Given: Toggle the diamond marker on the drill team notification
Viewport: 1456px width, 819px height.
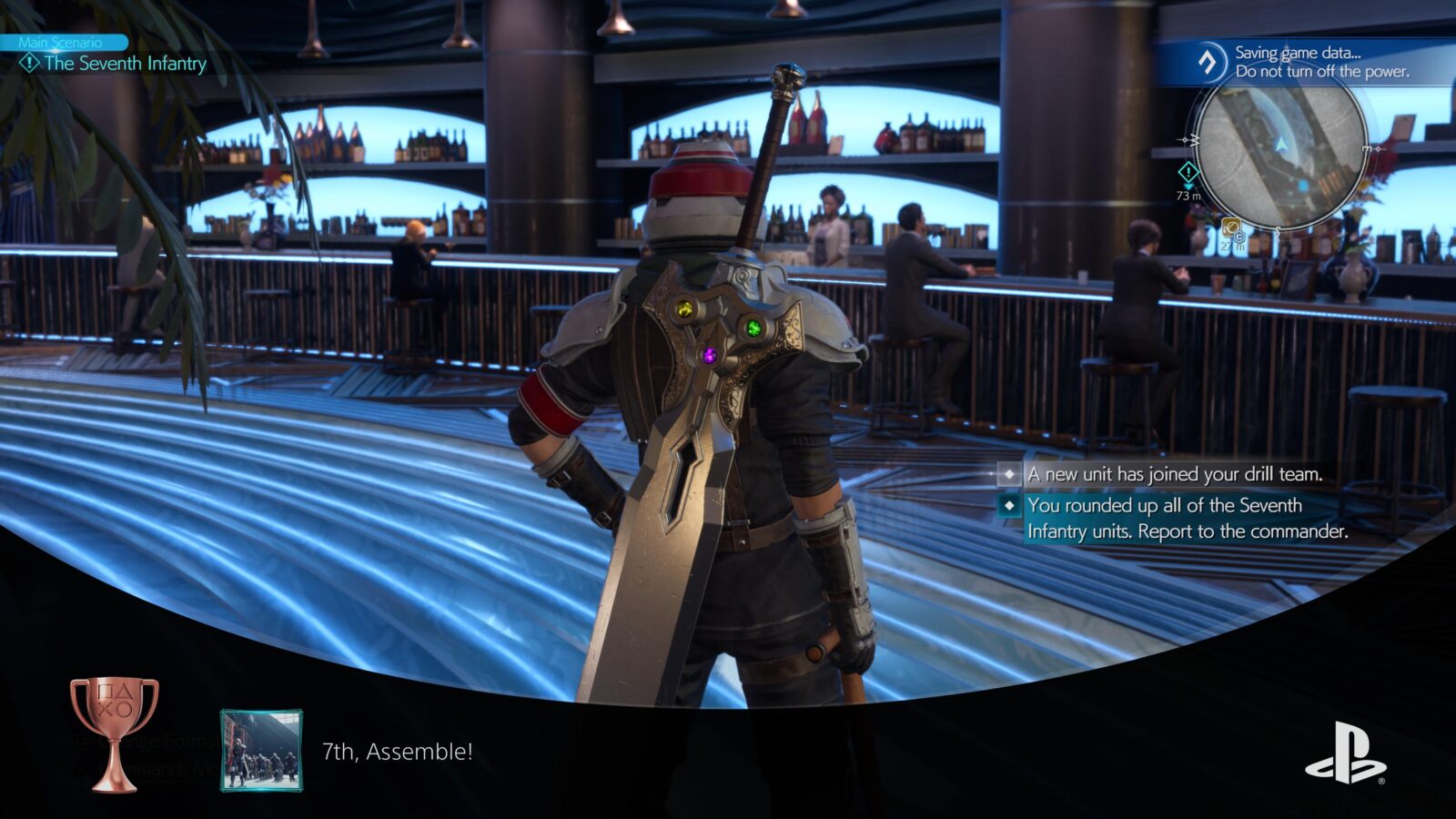Looking at the screenshot, I should coord(1010,474).
